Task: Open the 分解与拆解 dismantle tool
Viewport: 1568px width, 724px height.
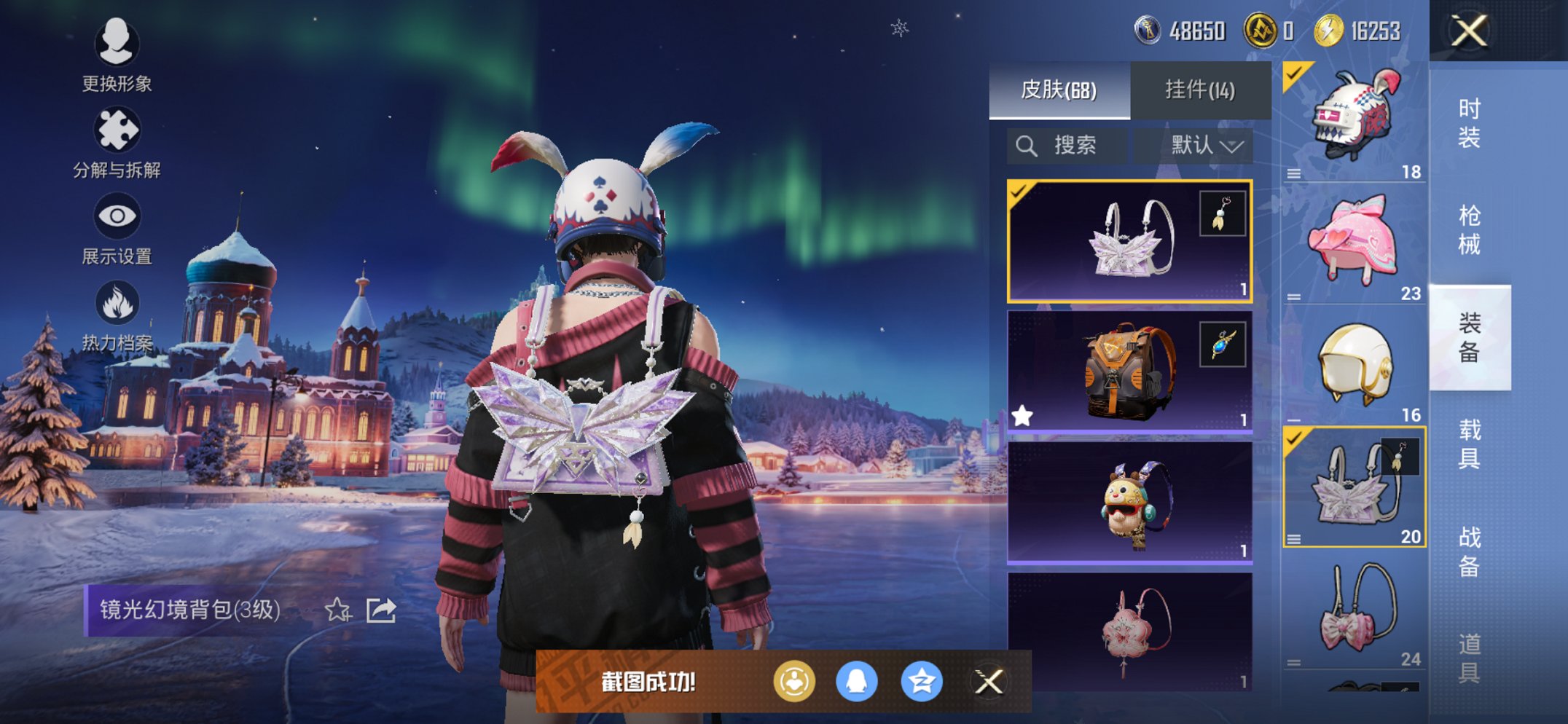Action: point(117,130)
